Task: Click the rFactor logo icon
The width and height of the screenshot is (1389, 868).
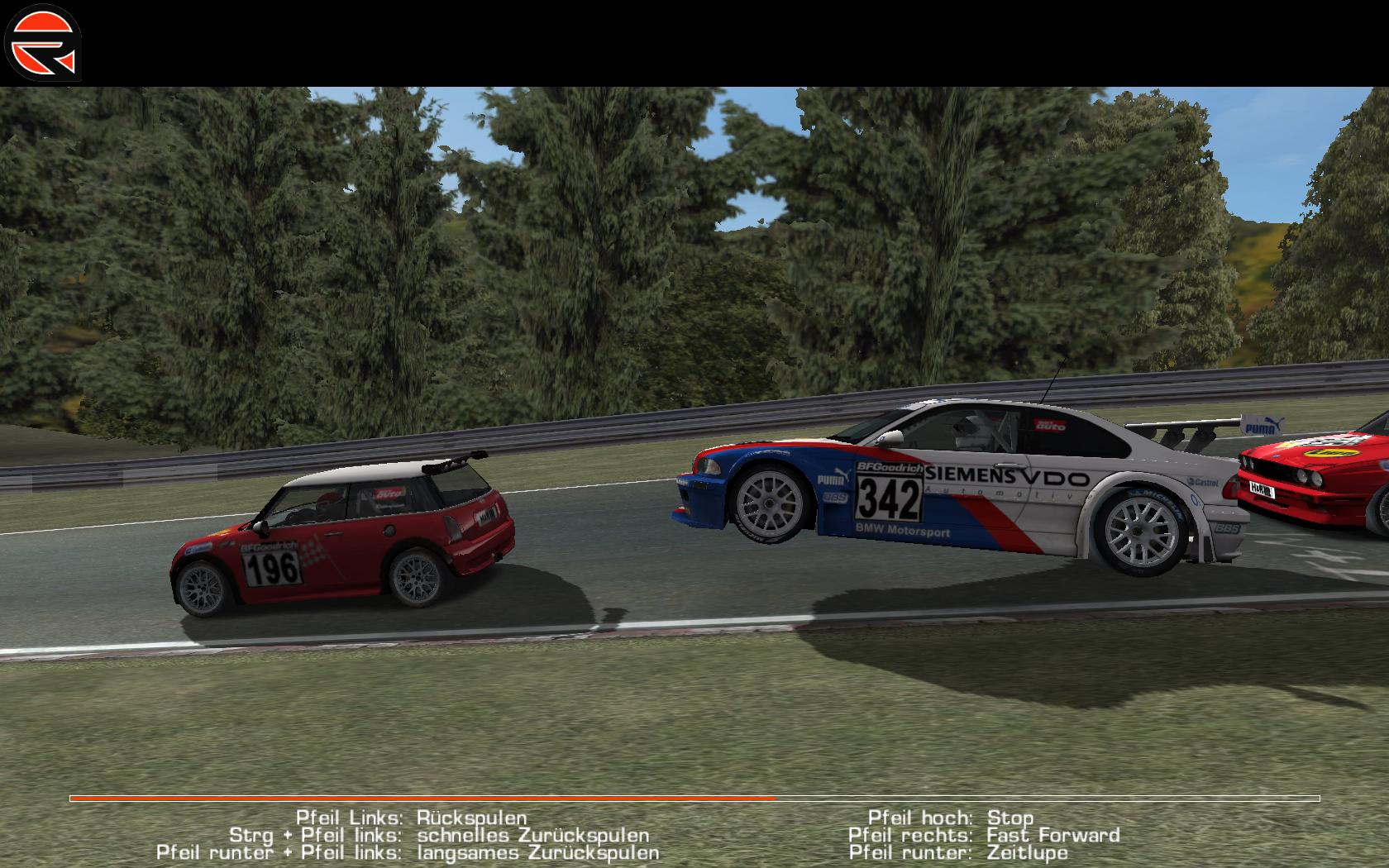Action: pos(42,42)
